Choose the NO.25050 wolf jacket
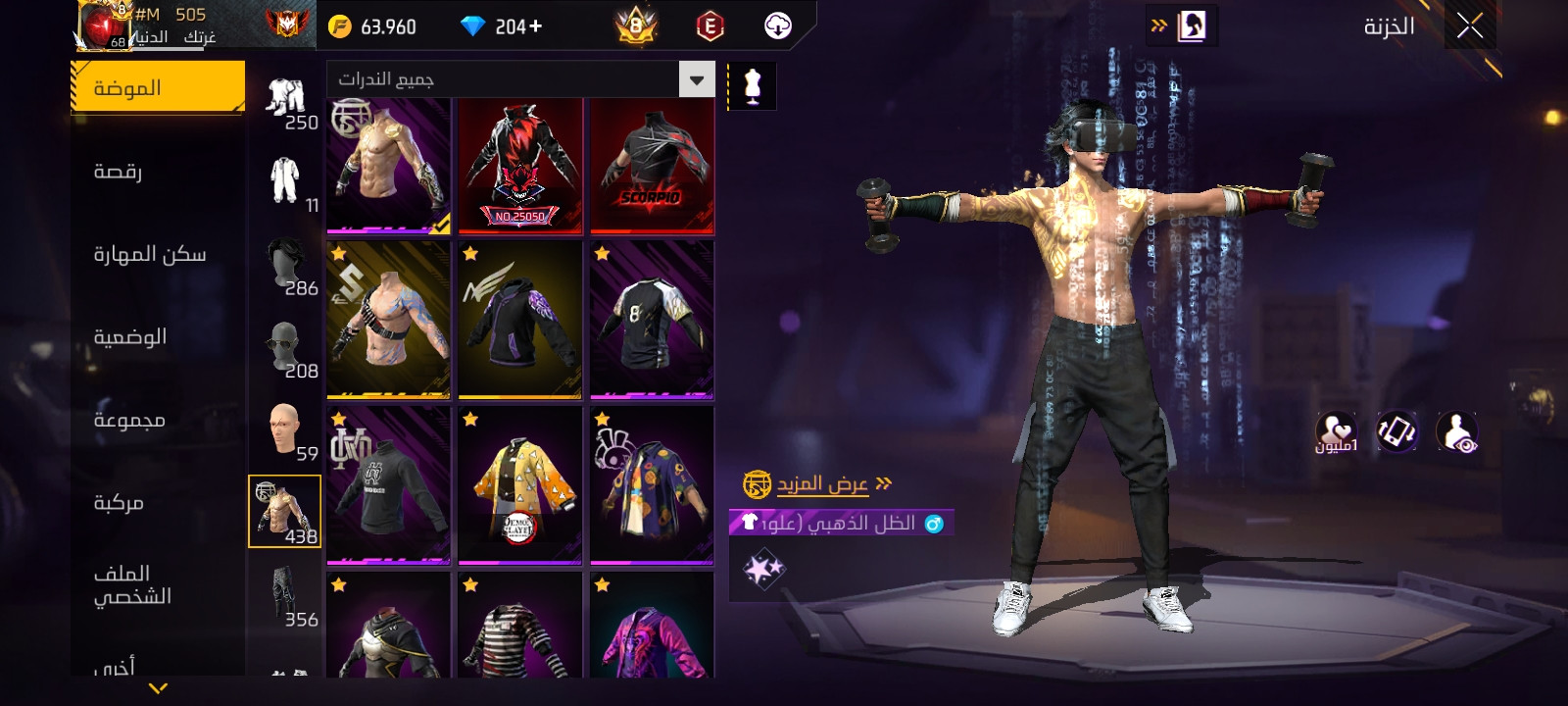 tap(520, 167)
